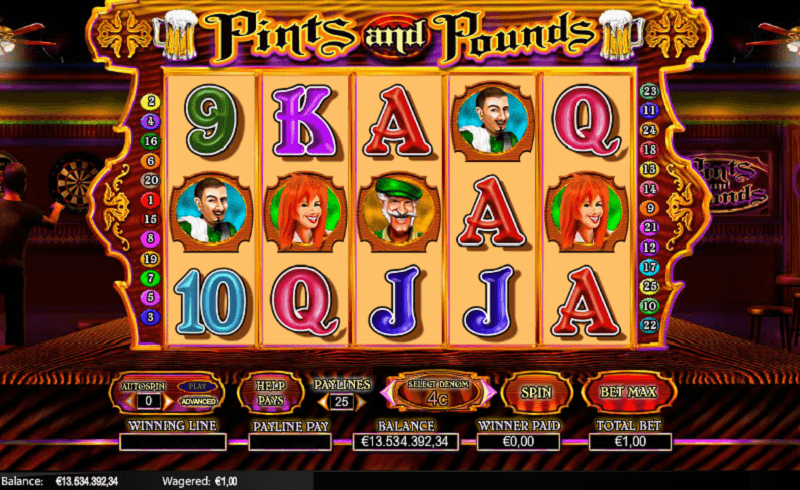Raise the number of paylines

point(357,402)
